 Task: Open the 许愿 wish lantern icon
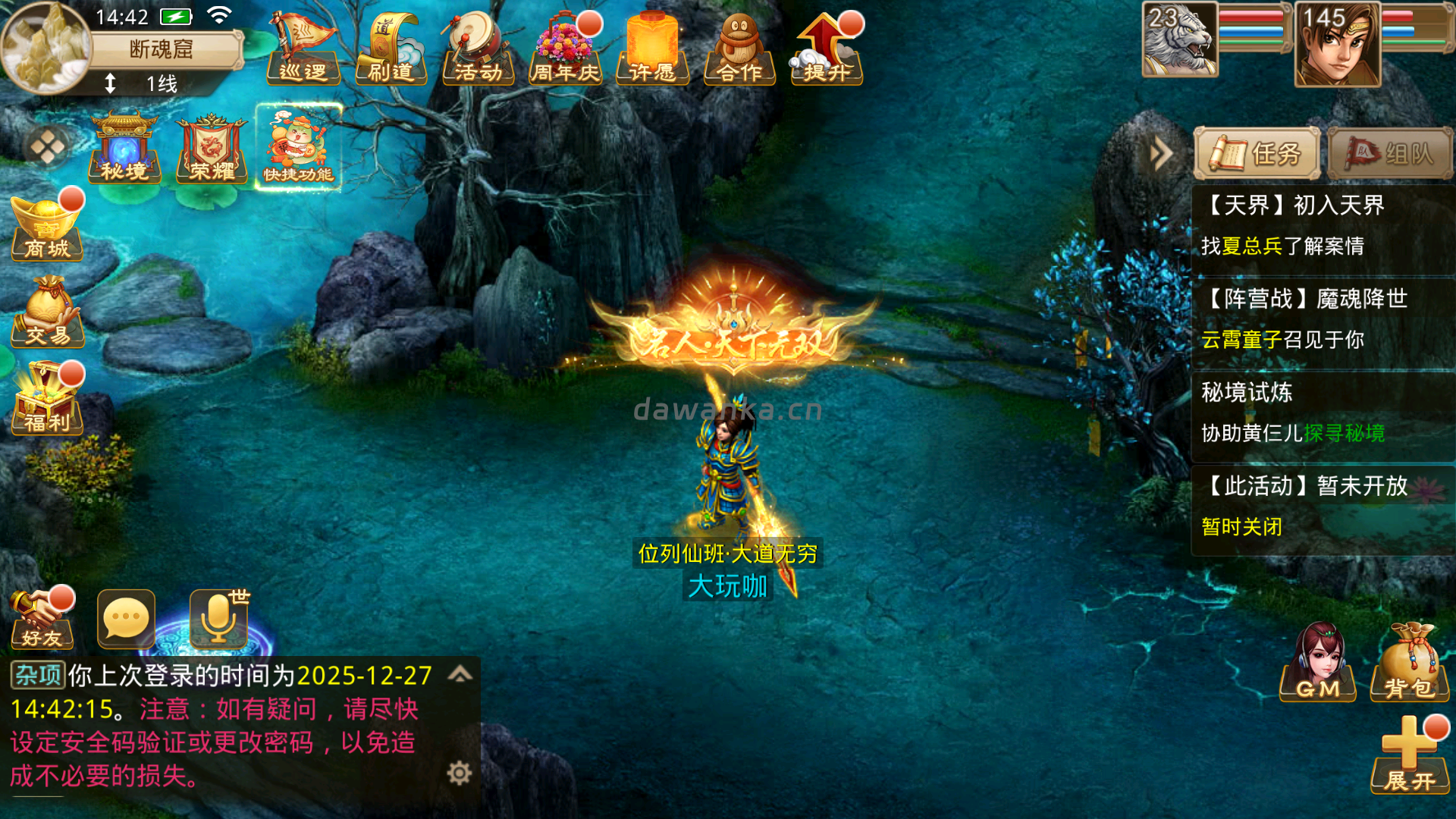pos(652,49)
